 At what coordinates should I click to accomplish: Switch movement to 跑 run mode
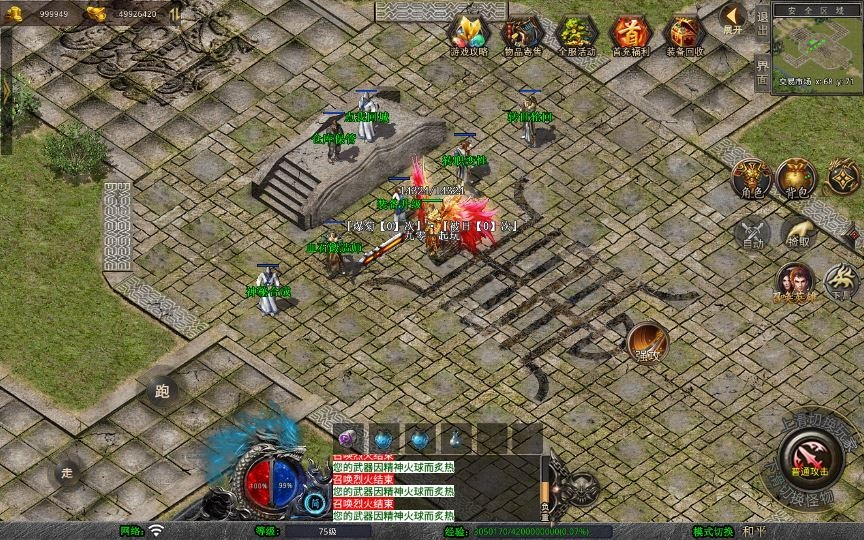pos(163,391)
